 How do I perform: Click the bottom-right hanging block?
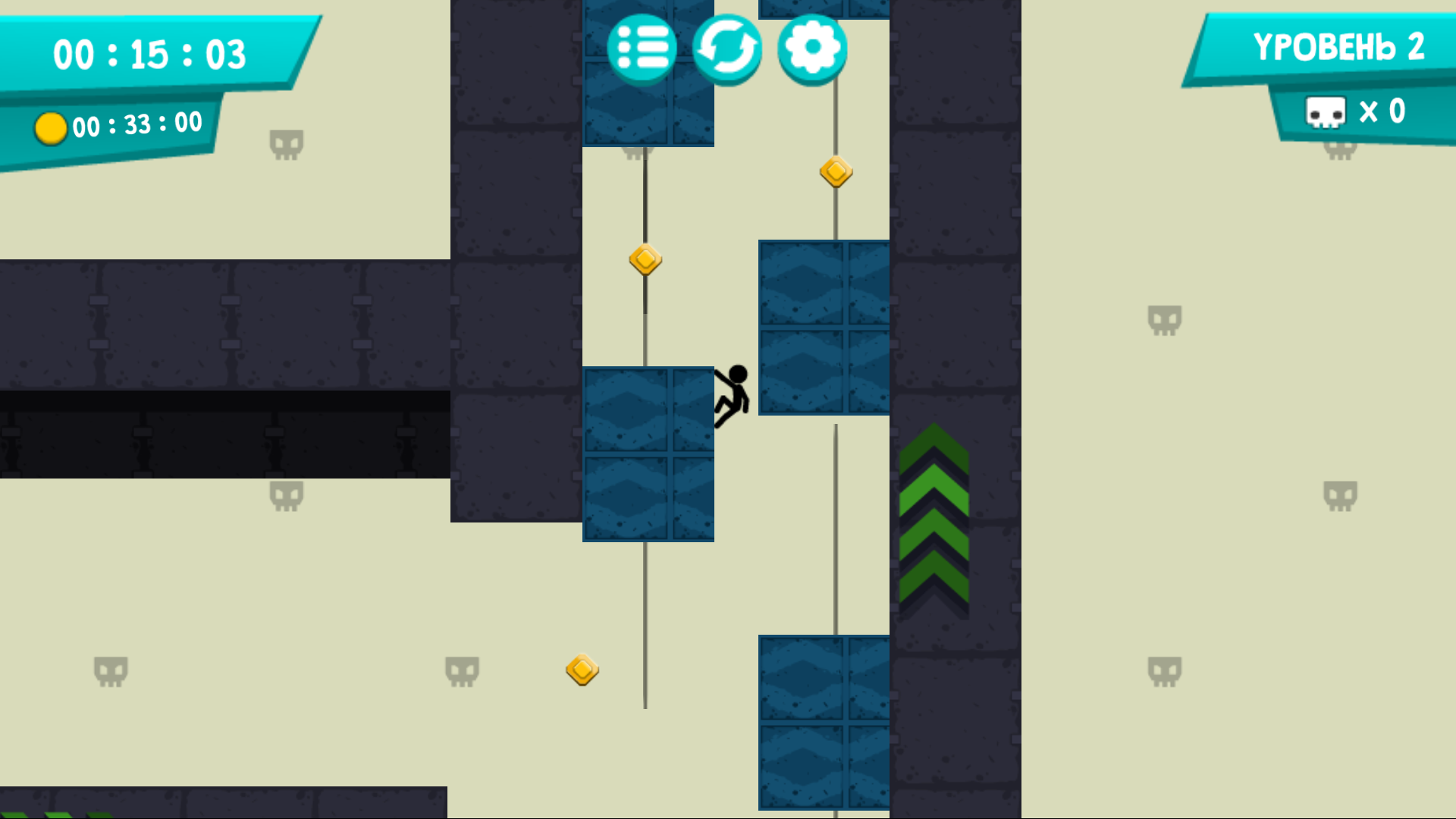824,720
